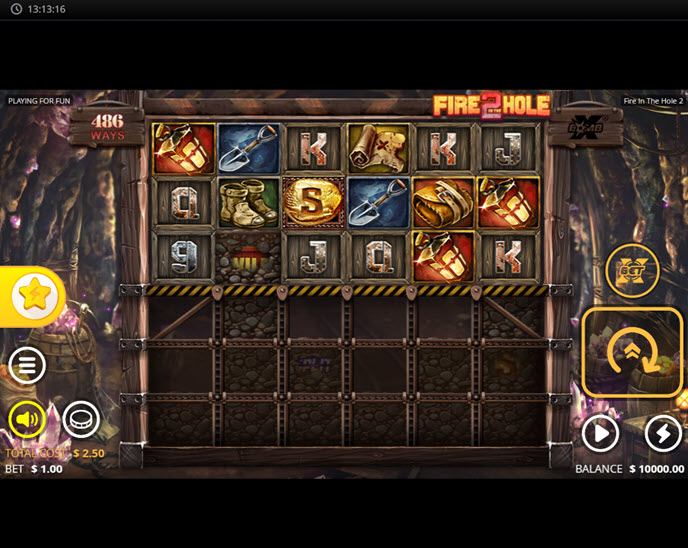Toggle game sound with the speaker icon
The width and height of the screenshot is (688, 548).
coord(27,420)
